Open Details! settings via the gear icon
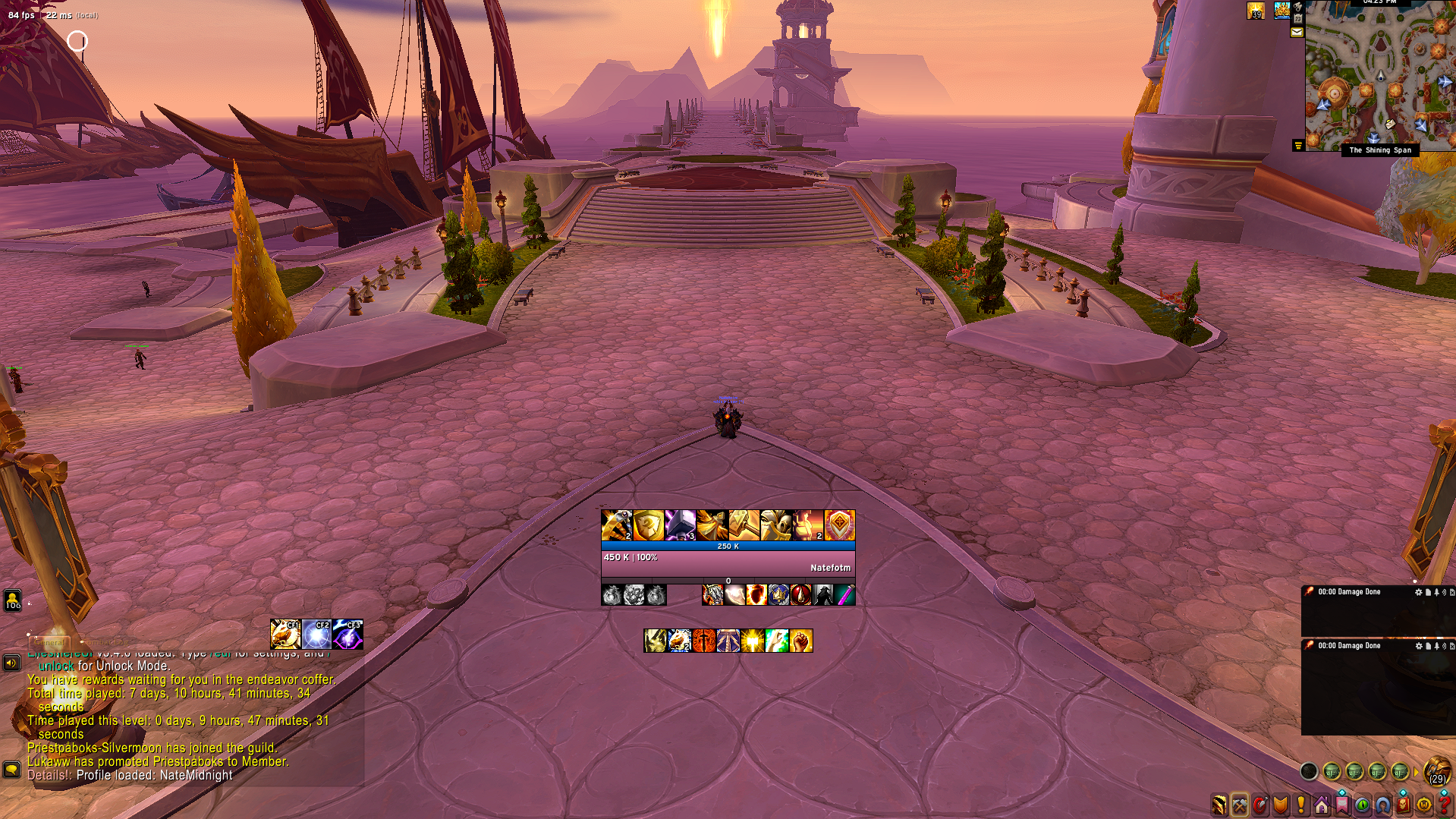Viewport: 1456px width, 819px height. tap(1418, 592)
